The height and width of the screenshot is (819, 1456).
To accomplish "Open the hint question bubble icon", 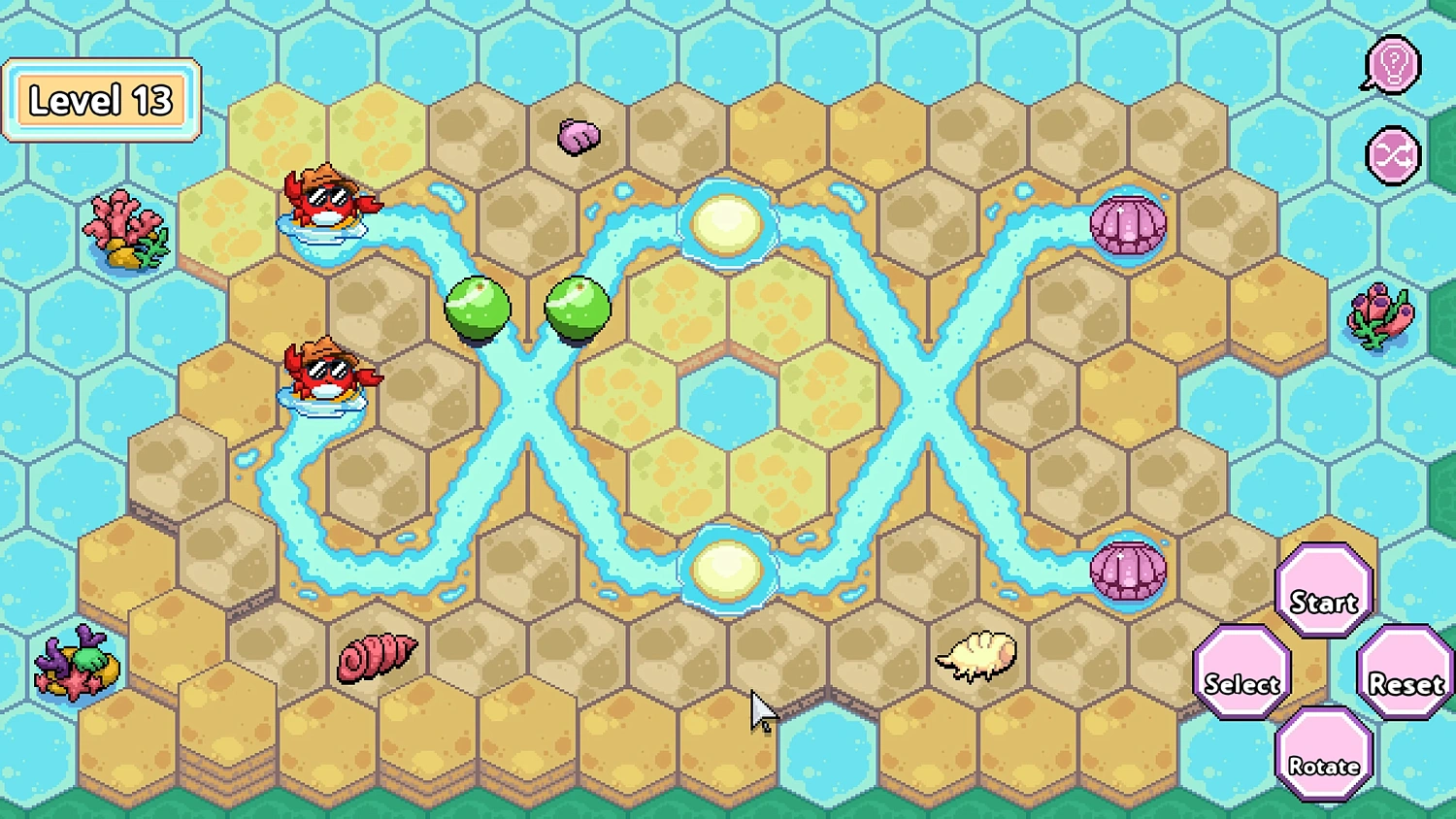I will coord(1392,64).
